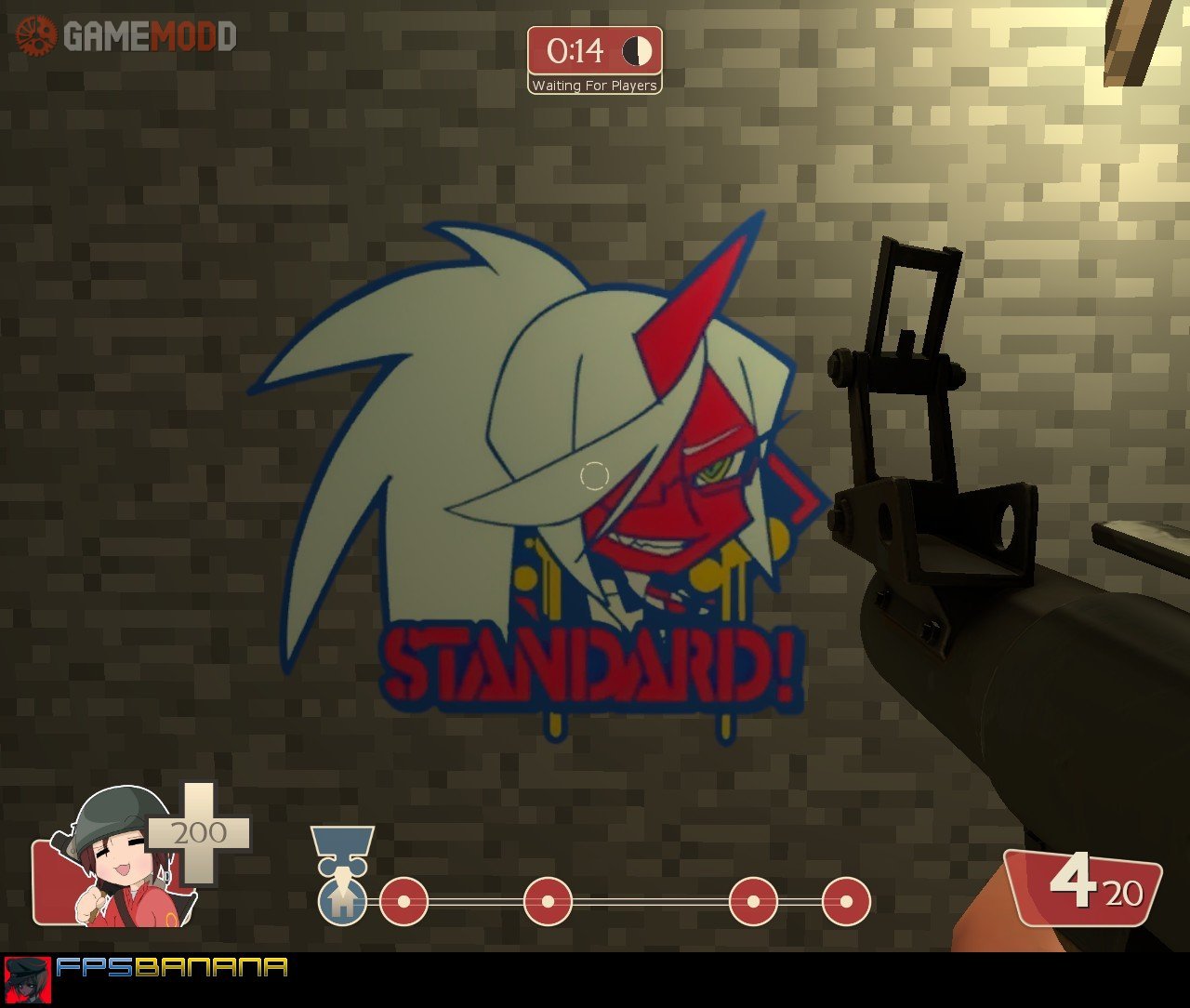The width and height of the screenshot is (1190, 1008).
Task: Click the red avatar thumbnail beside FPSBanana
Action: 27,980
